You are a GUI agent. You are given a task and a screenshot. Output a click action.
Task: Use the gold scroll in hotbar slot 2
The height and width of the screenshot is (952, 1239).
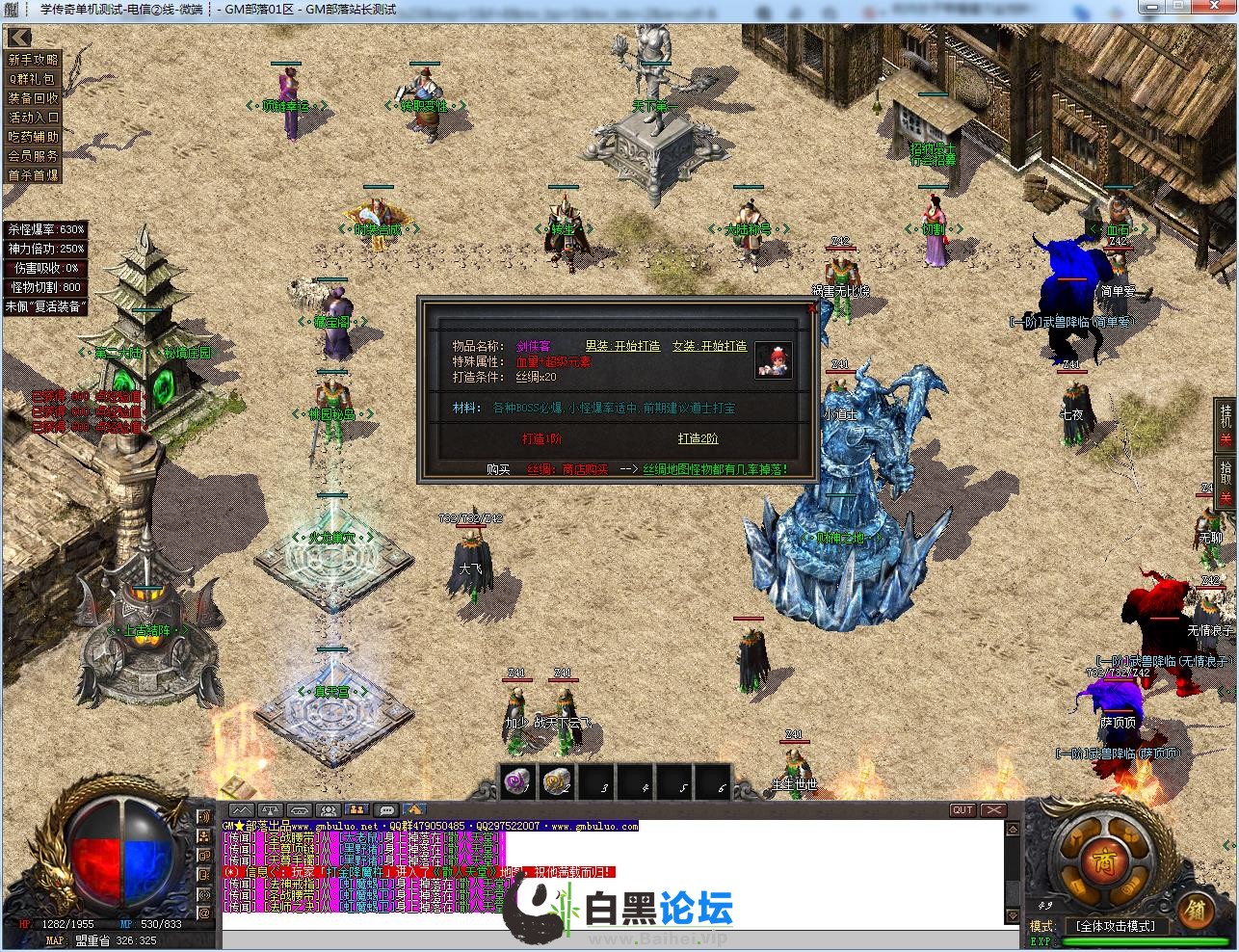557,781
